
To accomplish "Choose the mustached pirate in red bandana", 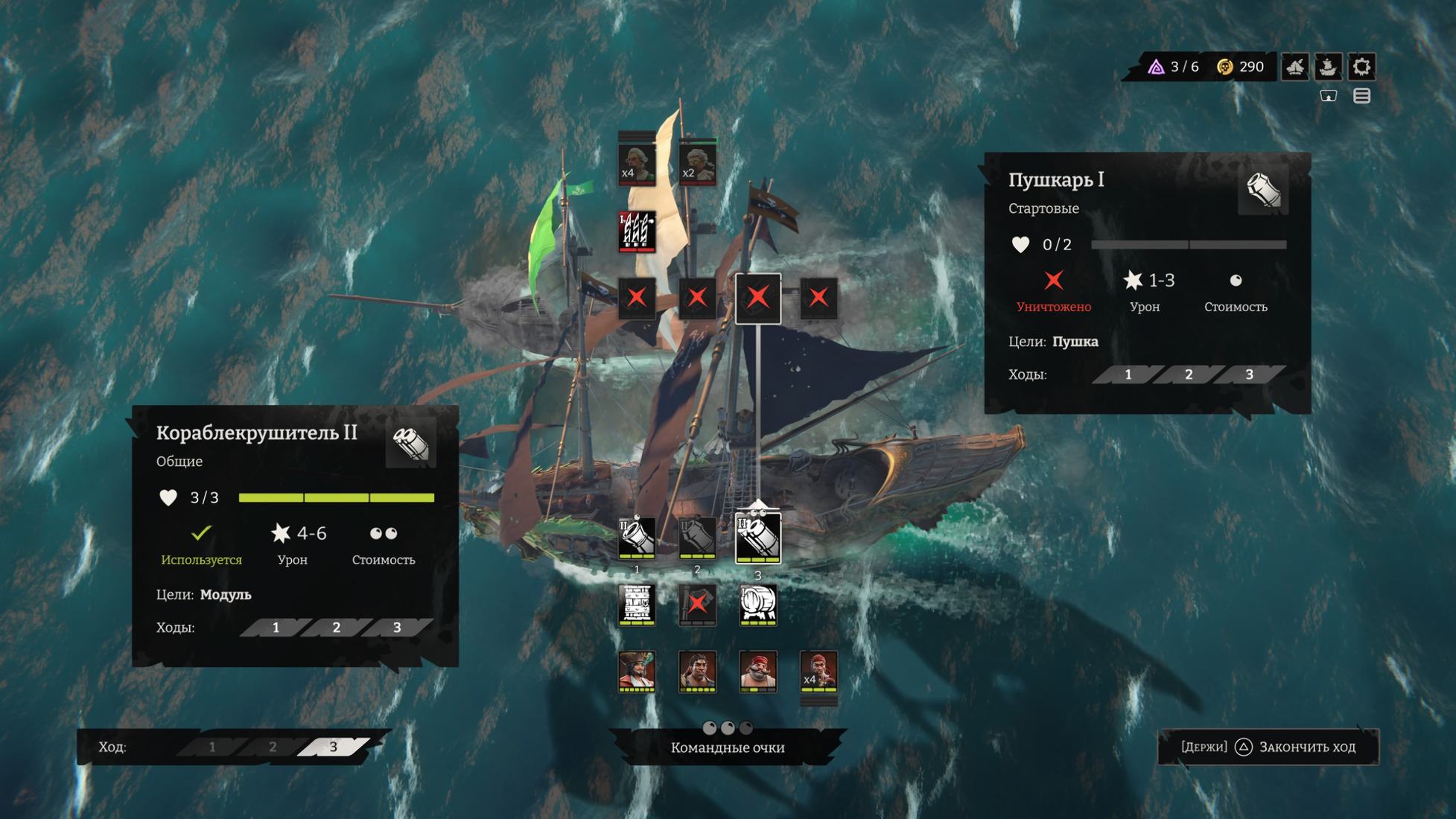I will coord(758,671).
